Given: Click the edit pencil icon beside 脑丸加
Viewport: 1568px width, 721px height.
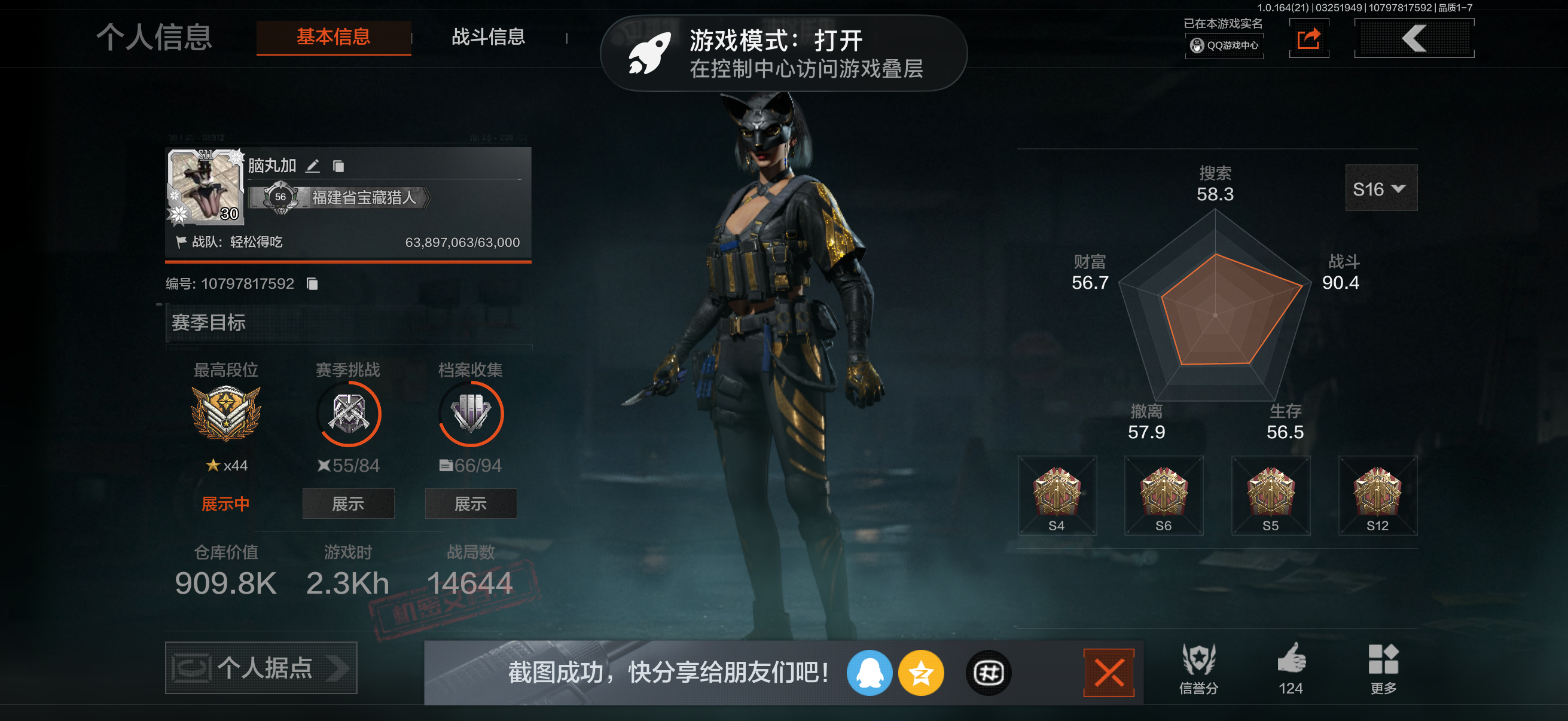Looking at the screenshot, I should click(x=314, y=166).
